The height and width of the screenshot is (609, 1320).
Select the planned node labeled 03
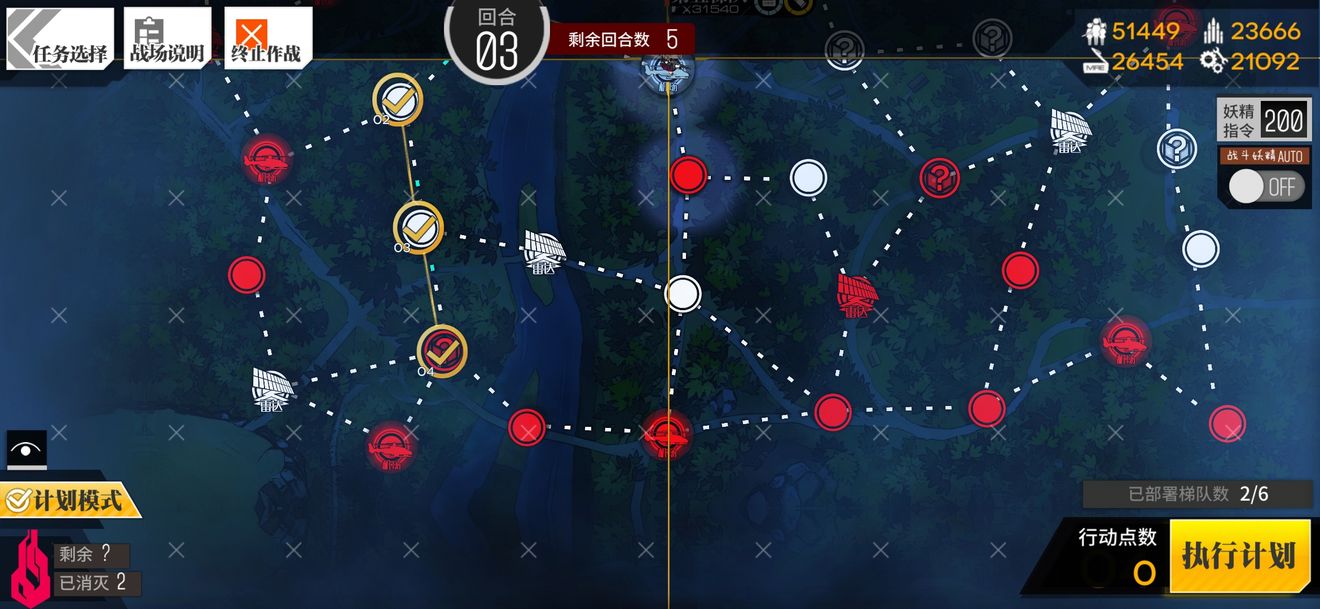(x=418, y=227)
